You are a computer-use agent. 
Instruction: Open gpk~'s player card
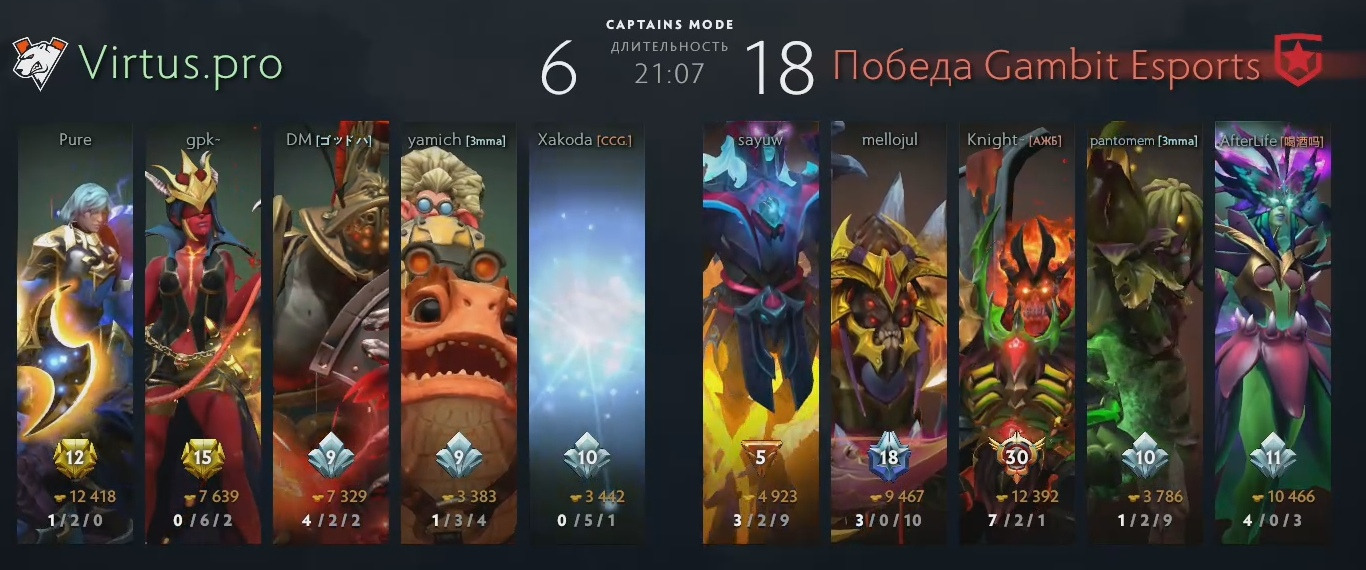[203, 330]
